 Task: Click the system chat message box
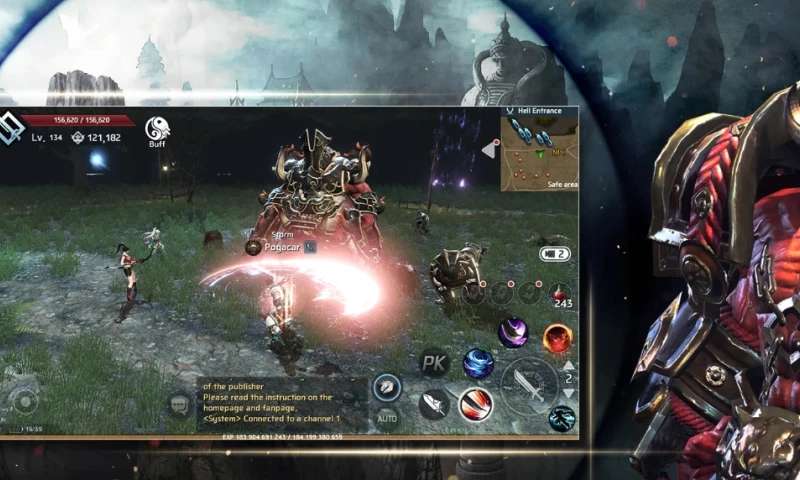pyautogui.click(x=275, y=403)
